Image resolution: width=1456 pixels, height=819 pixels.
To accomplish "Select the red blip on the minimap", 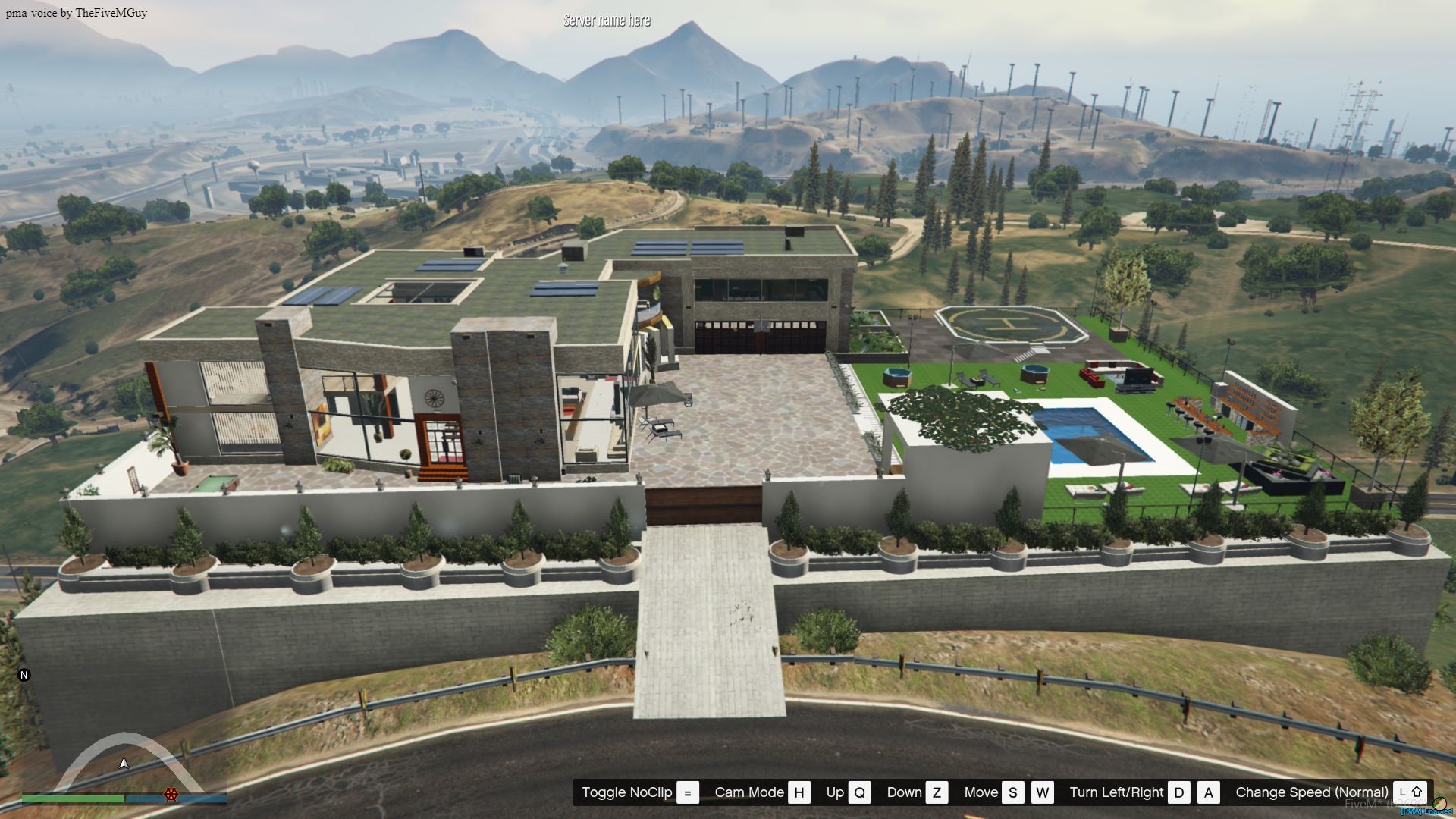I will tap(171, 794).
